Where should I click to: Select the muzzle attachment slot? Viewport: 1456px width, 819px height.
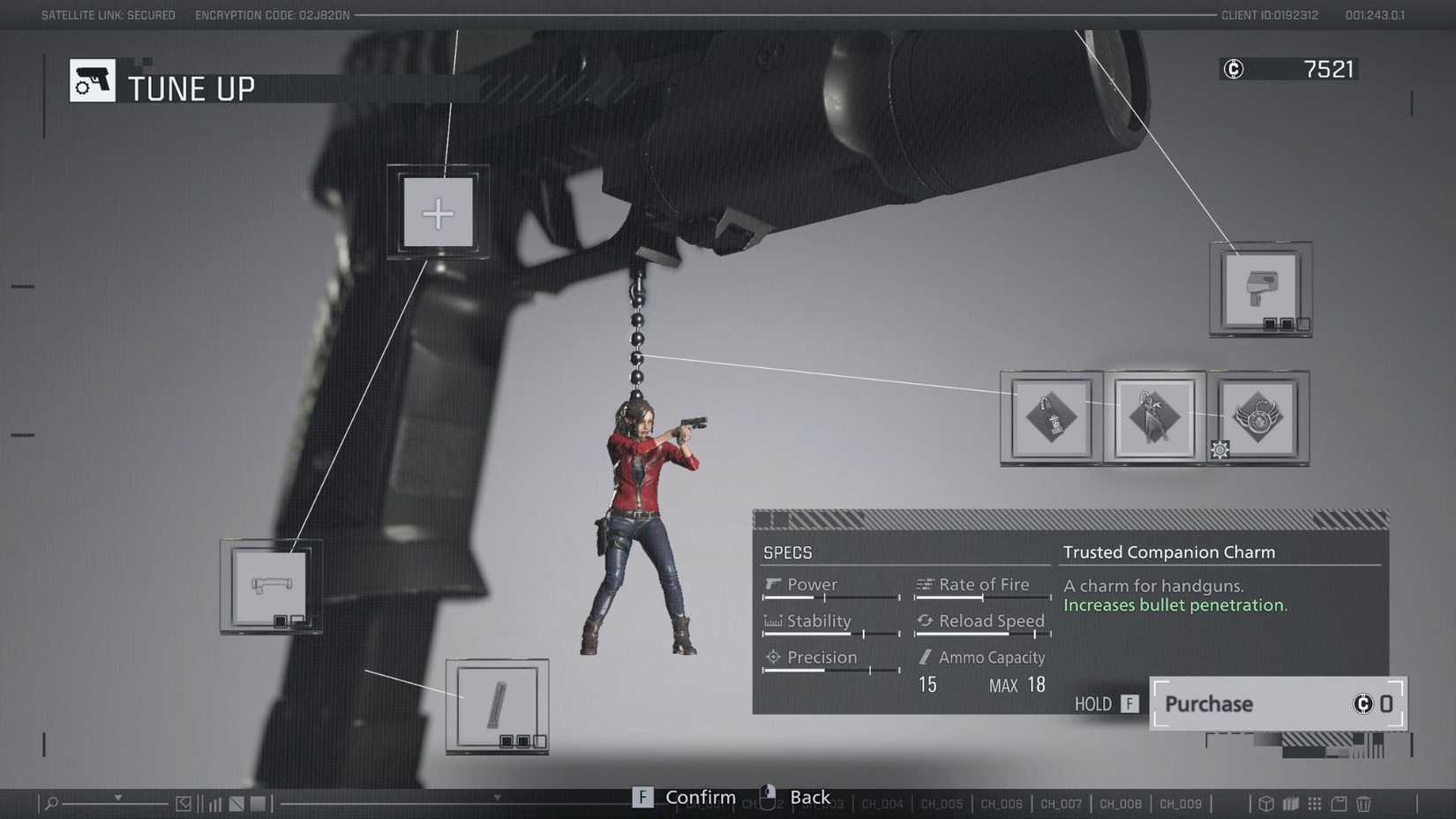[x=1259, y=289]
